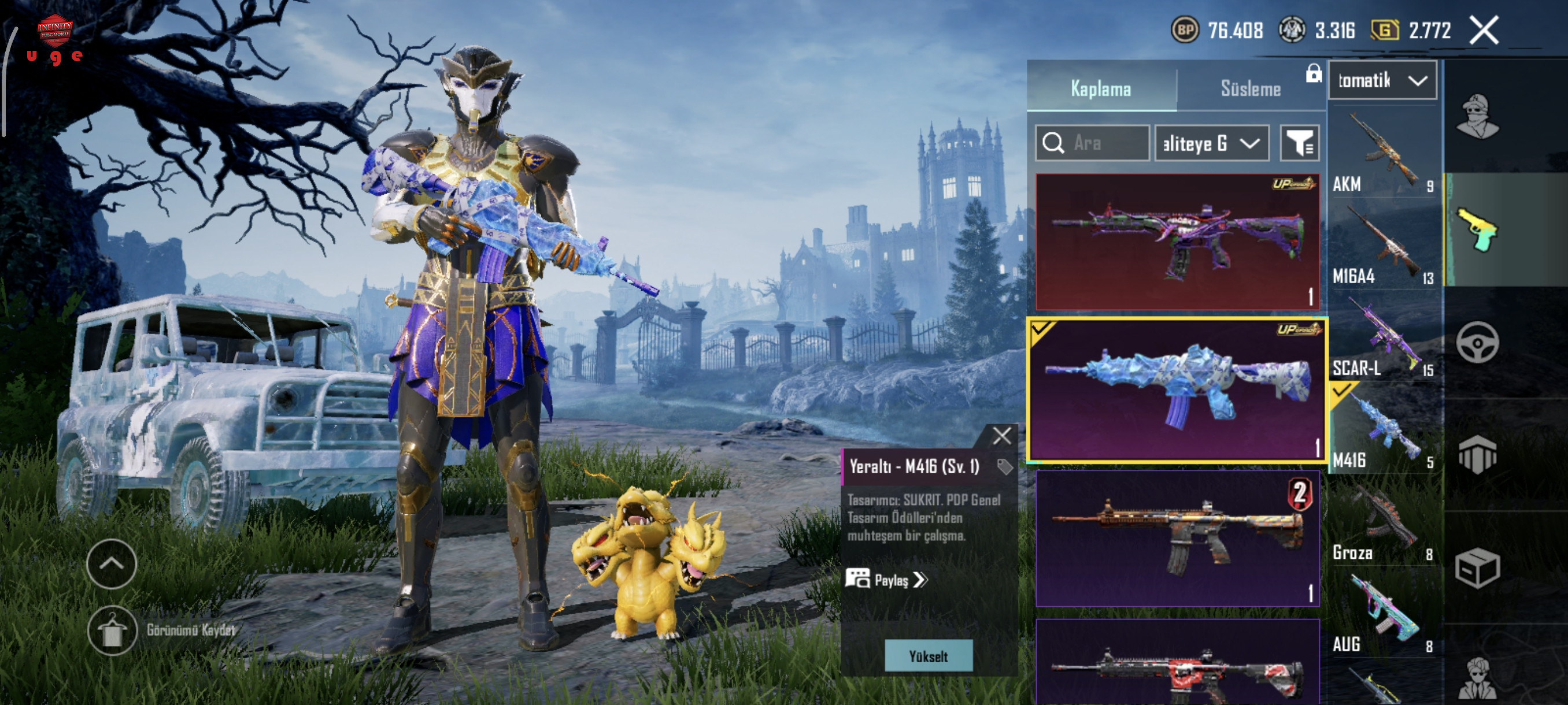Choose the Groza weapon entry

(1383, 523)
